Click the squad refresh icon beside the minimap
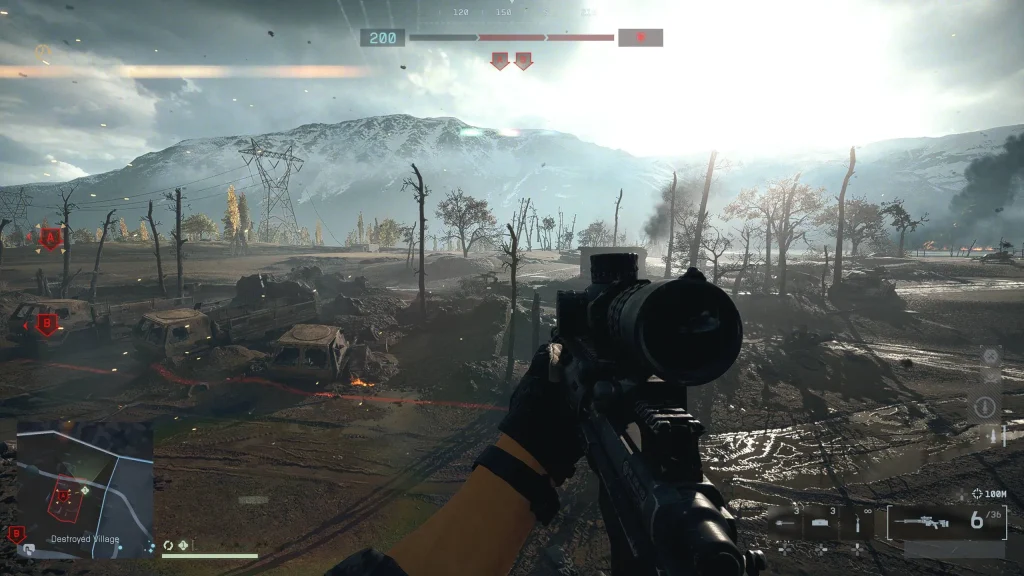 [x=168, y=545]
